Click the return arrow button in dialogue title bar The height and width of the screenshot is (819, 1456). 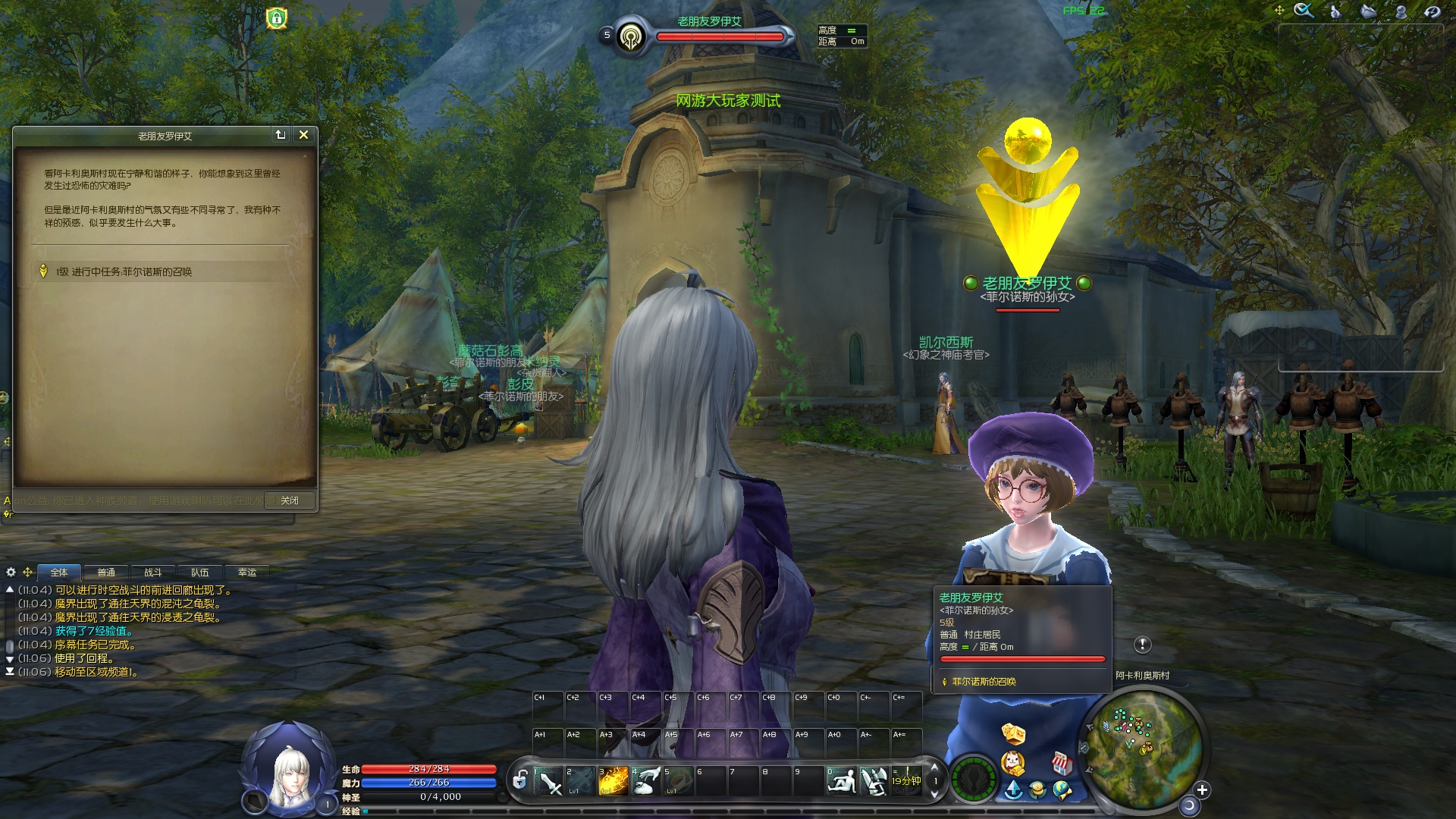coord(281,135)
